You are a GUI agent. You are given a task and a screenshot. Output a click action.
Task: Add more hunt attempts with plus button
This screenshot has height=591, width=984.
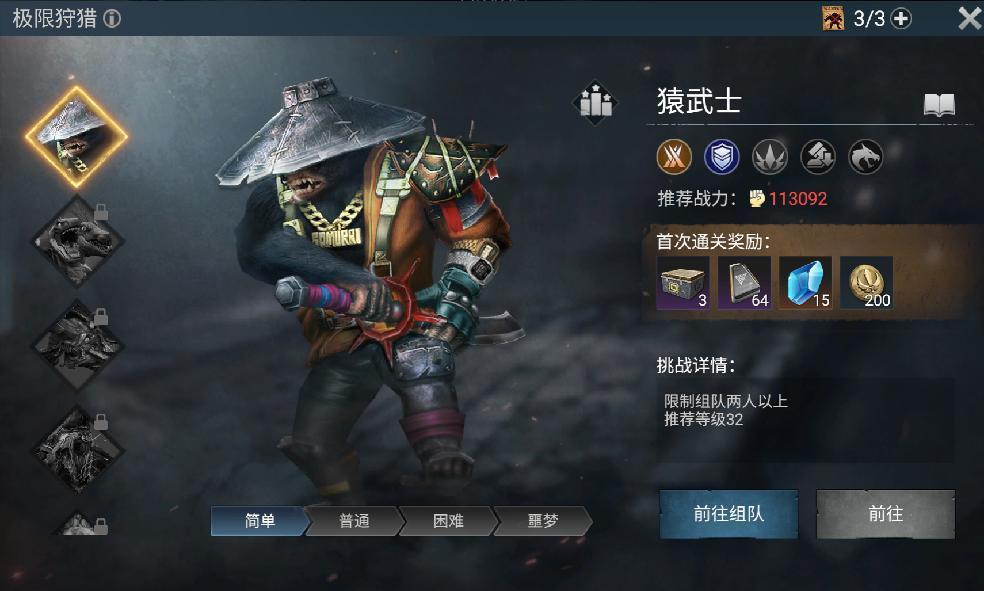901,18
